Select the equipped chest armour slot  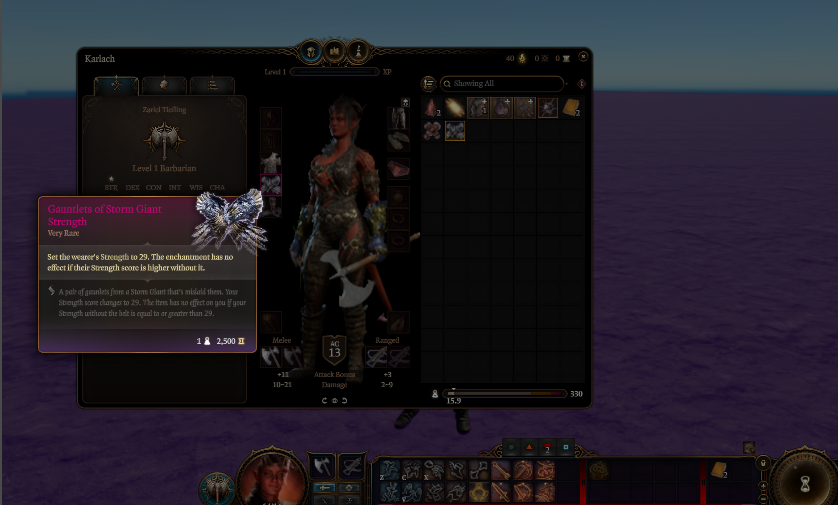tap(270, 161)
